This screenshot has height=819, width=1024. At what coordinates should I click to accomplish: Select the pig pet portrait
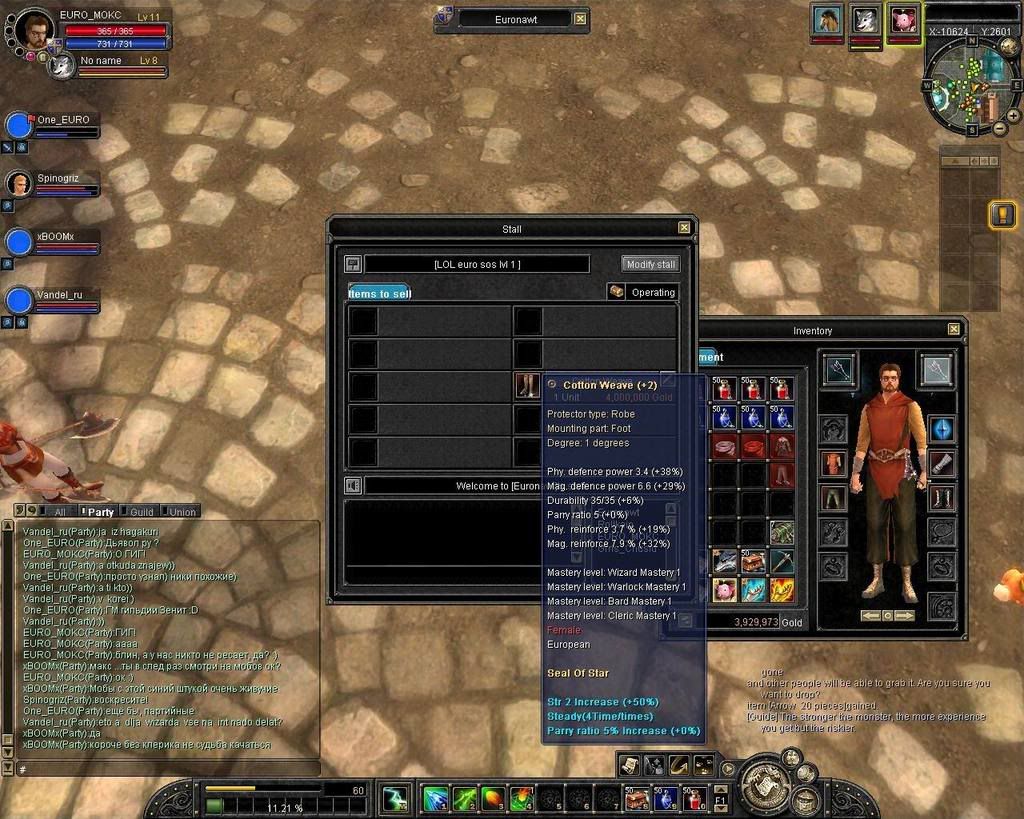coord(904,20)
